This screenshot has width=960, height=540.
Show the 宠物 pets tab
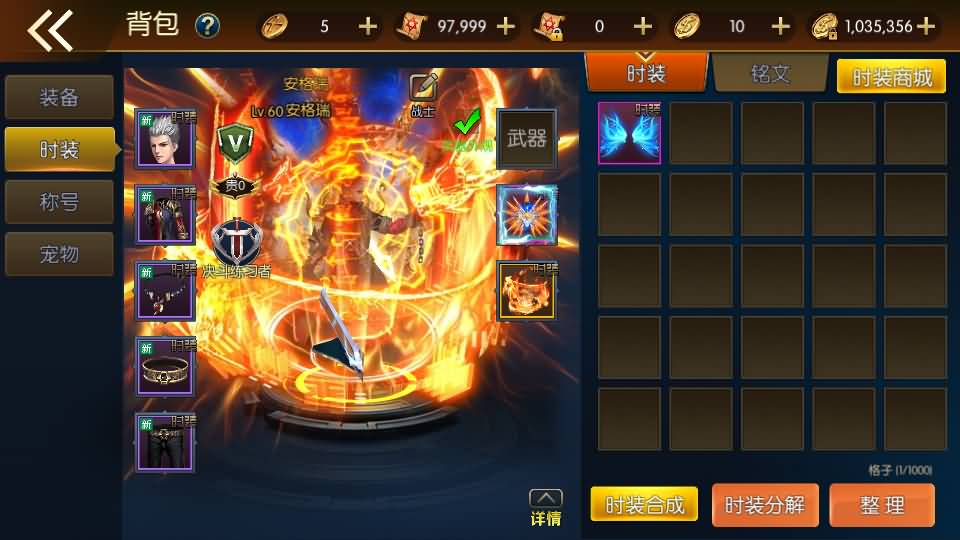pos(59,253)
